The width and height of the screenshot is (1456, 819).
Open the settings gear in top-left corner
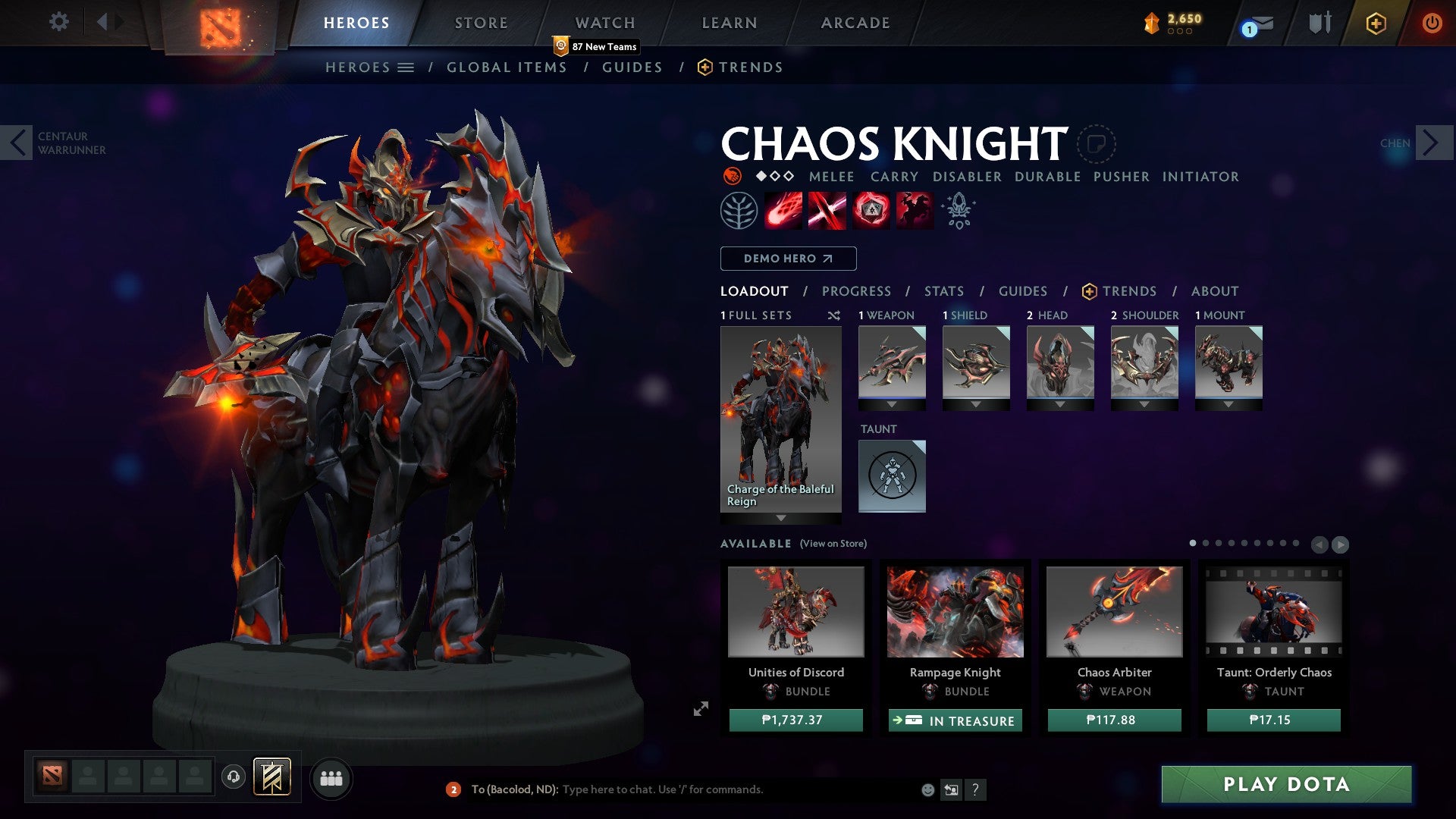click(58, 22)
